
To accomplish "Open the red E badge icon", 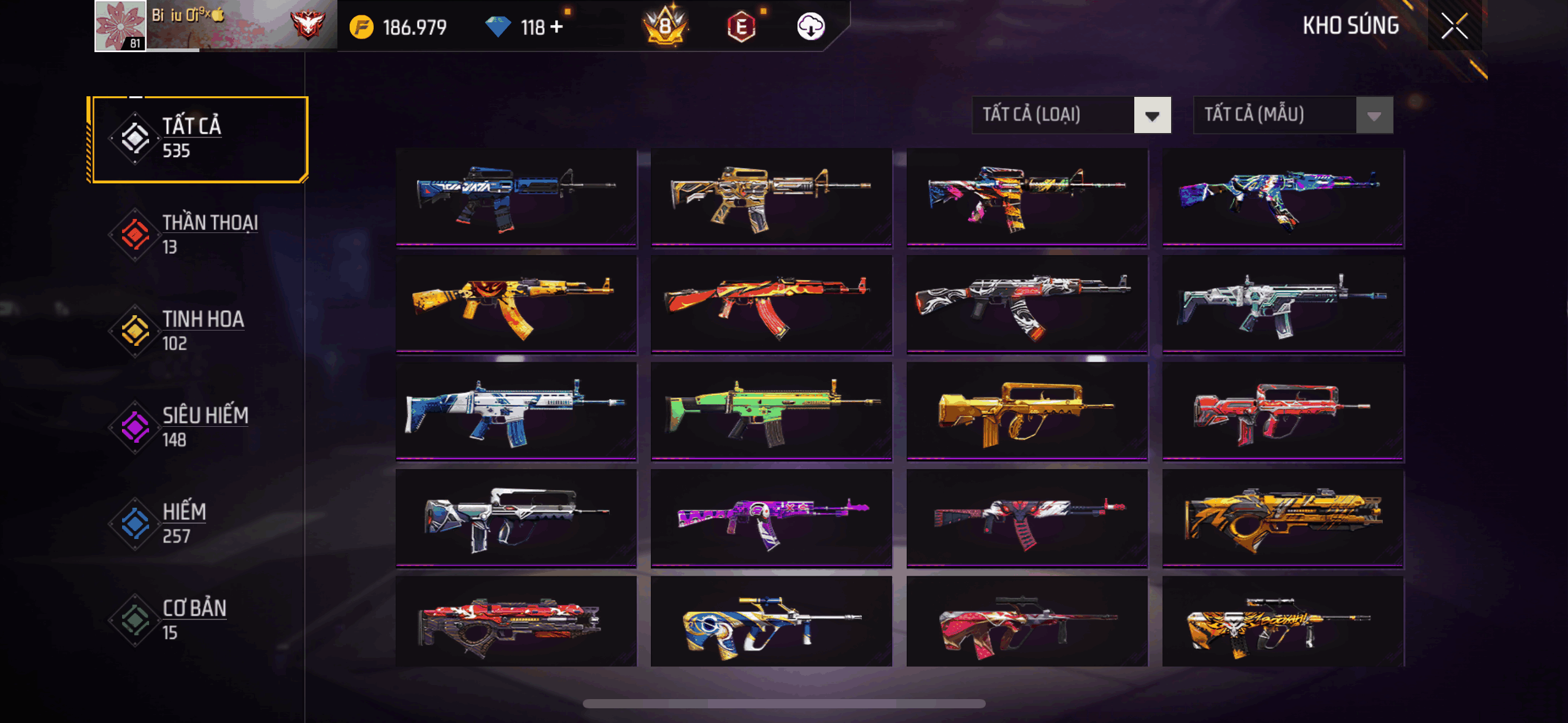I will point(741,27).
